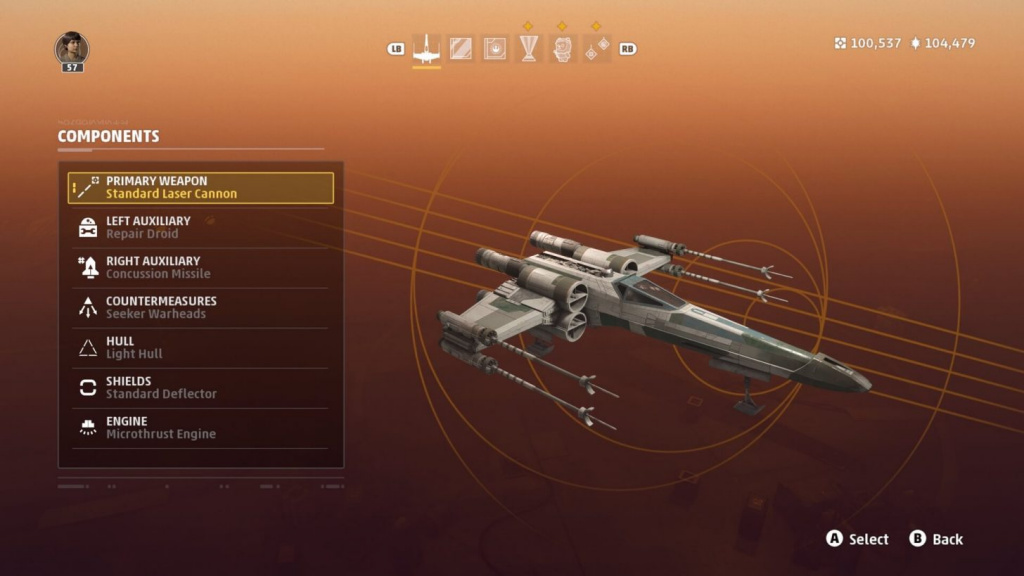Click the pilot portrait avatar
Image resolution: width=1024 pixels, height=576 pixels.
point(72,48)
